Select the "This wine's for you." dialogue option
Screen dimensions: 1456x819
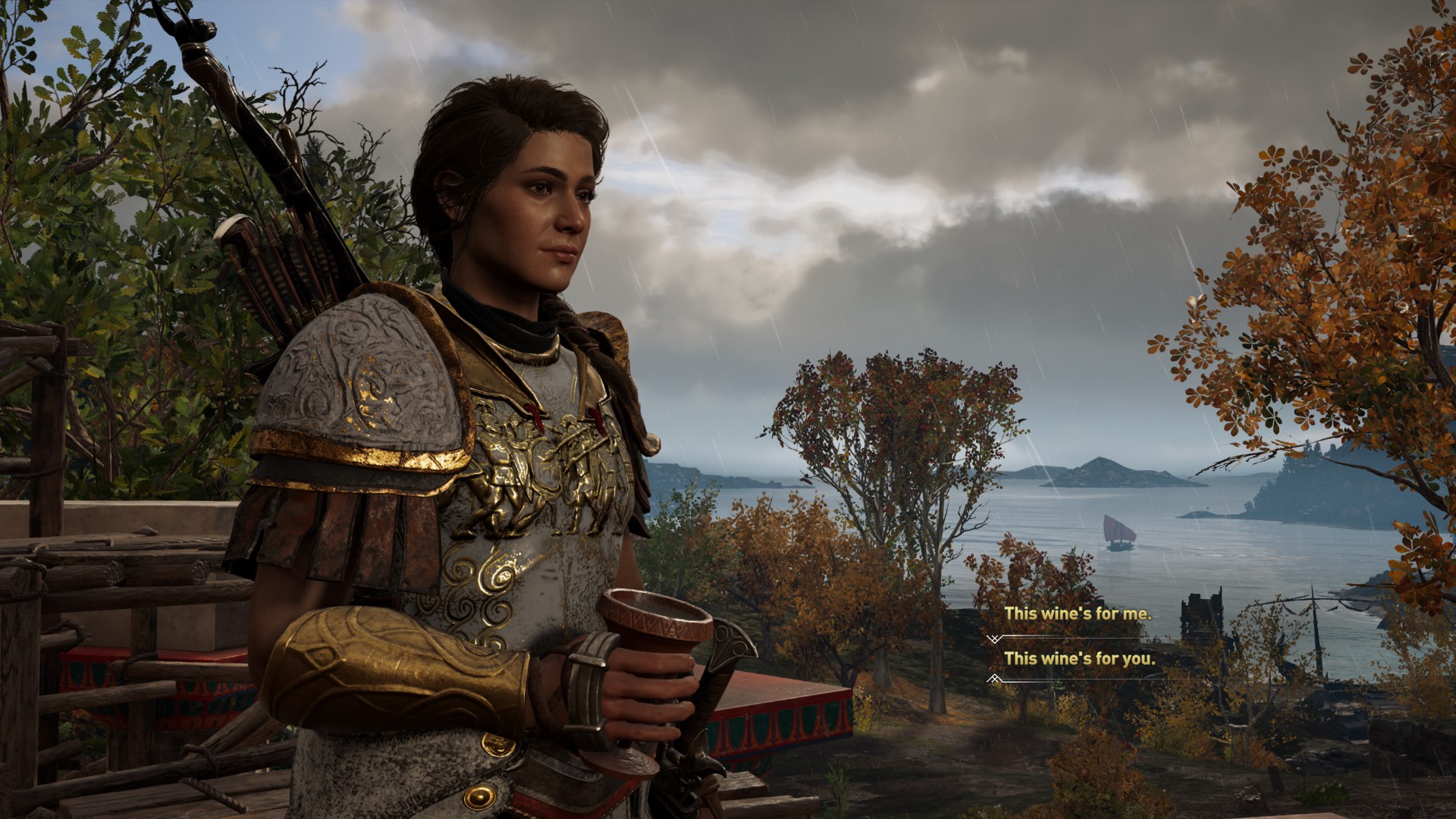point(1080,659)
